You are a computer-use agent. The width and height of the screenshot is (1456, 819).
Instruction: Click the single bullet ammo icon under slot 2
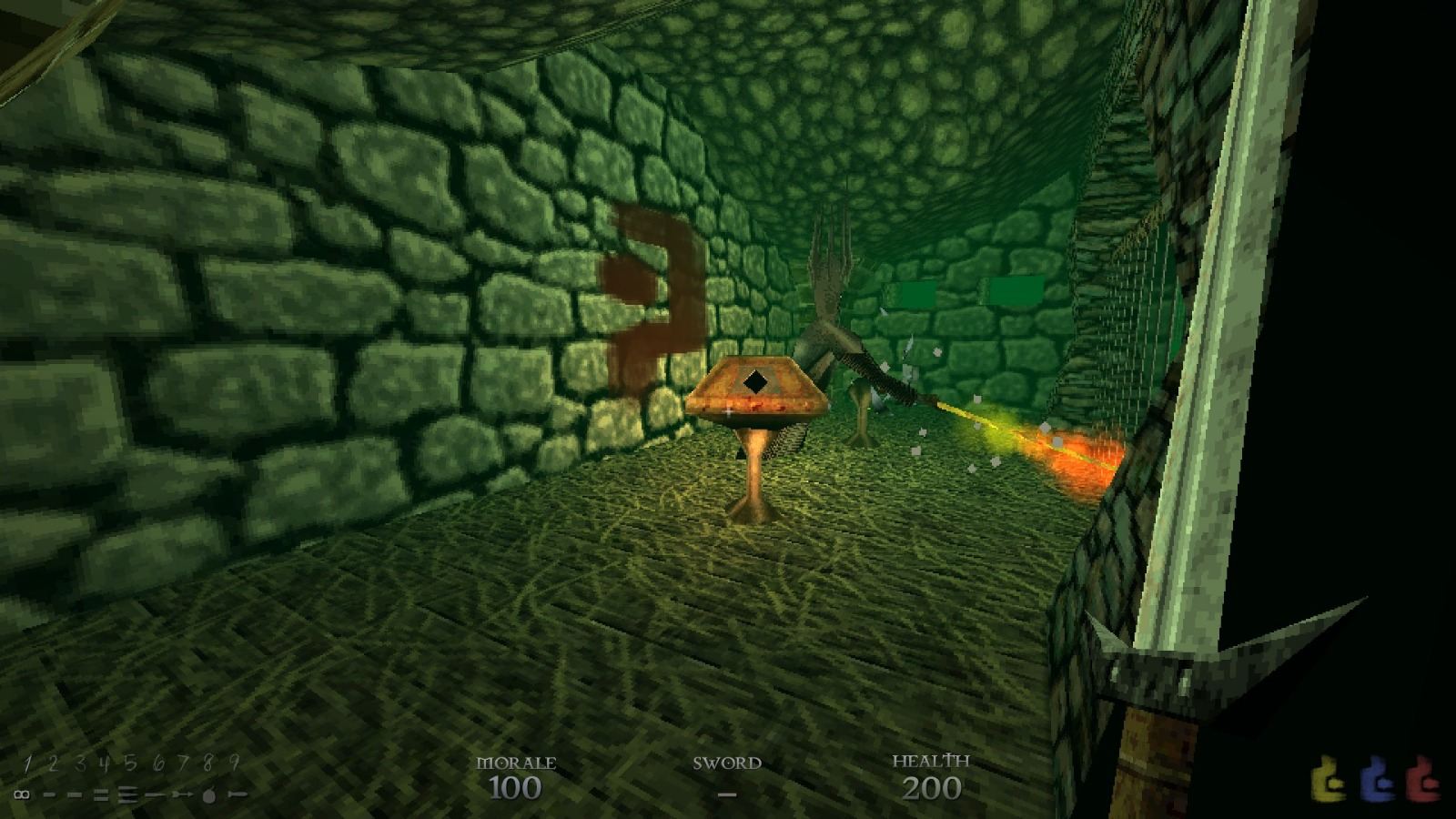coord(49,794)
